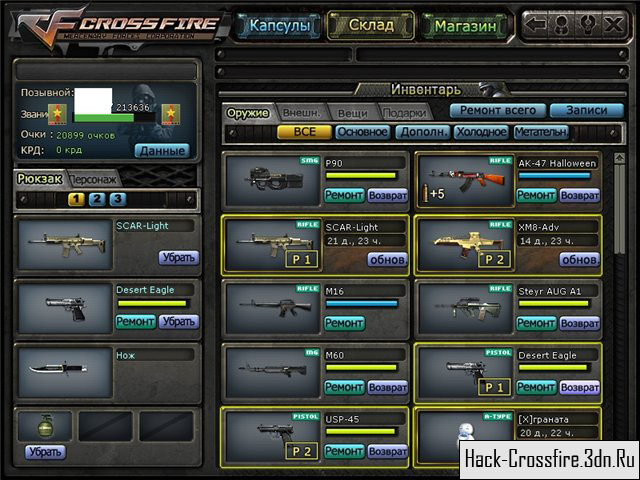
Task: Filter weapons by Холодное
Action: coord(480,131)
